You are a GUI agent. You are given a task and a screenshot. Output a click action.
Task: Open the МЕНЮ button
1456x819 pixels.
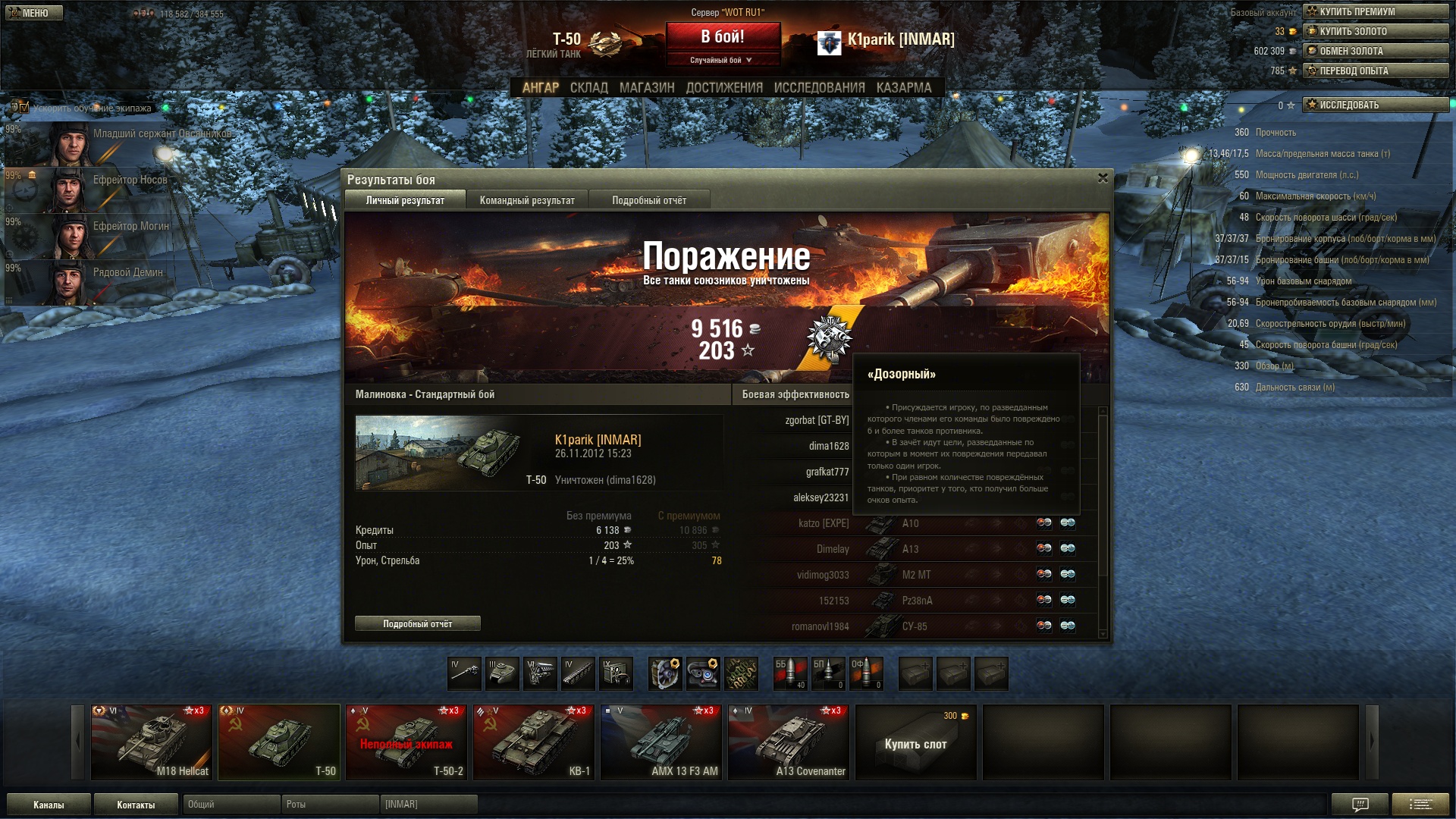(x=34, y=13)
